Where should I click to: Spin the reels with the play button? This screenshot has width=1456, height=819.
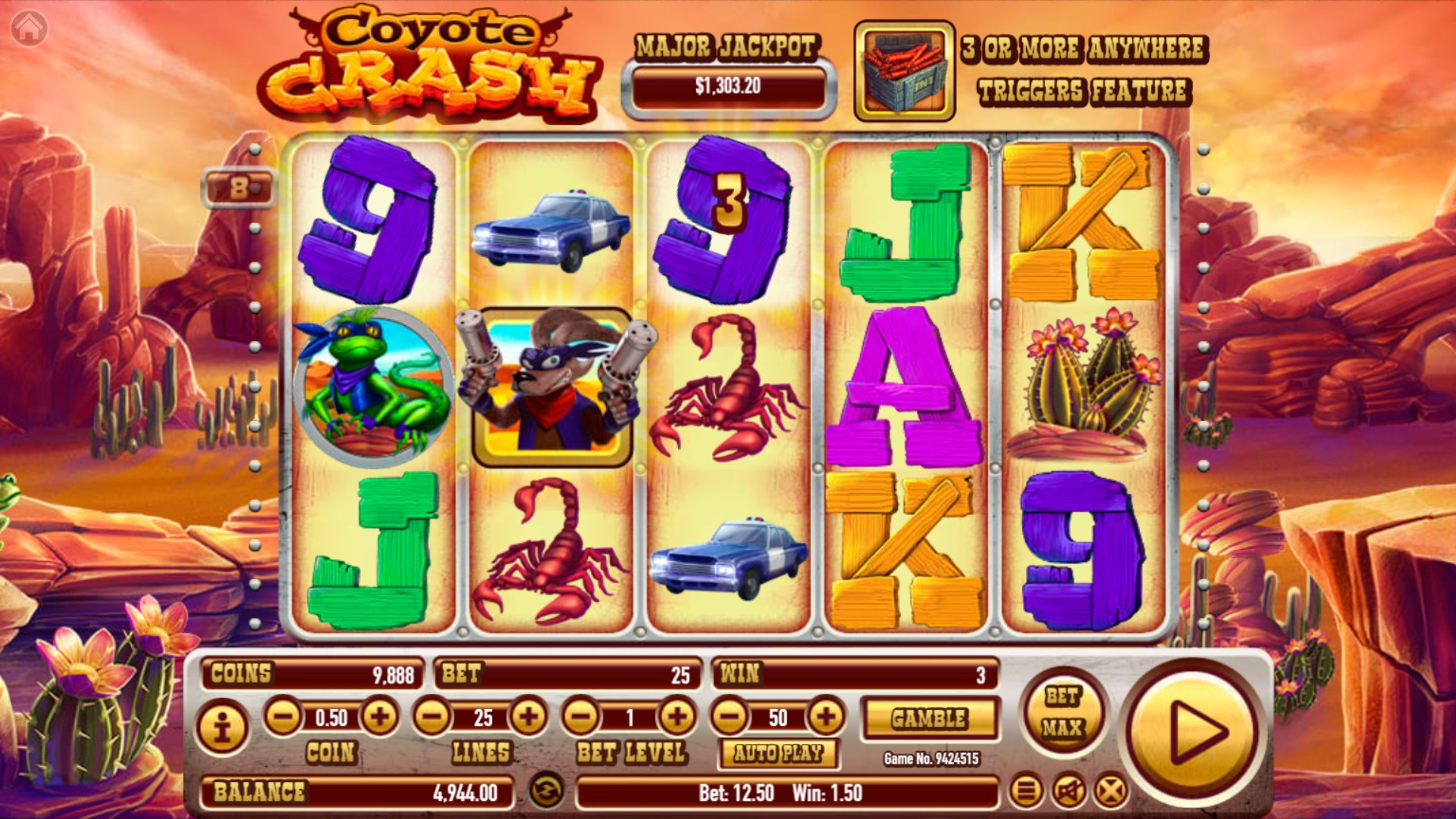pos(1196,733)
